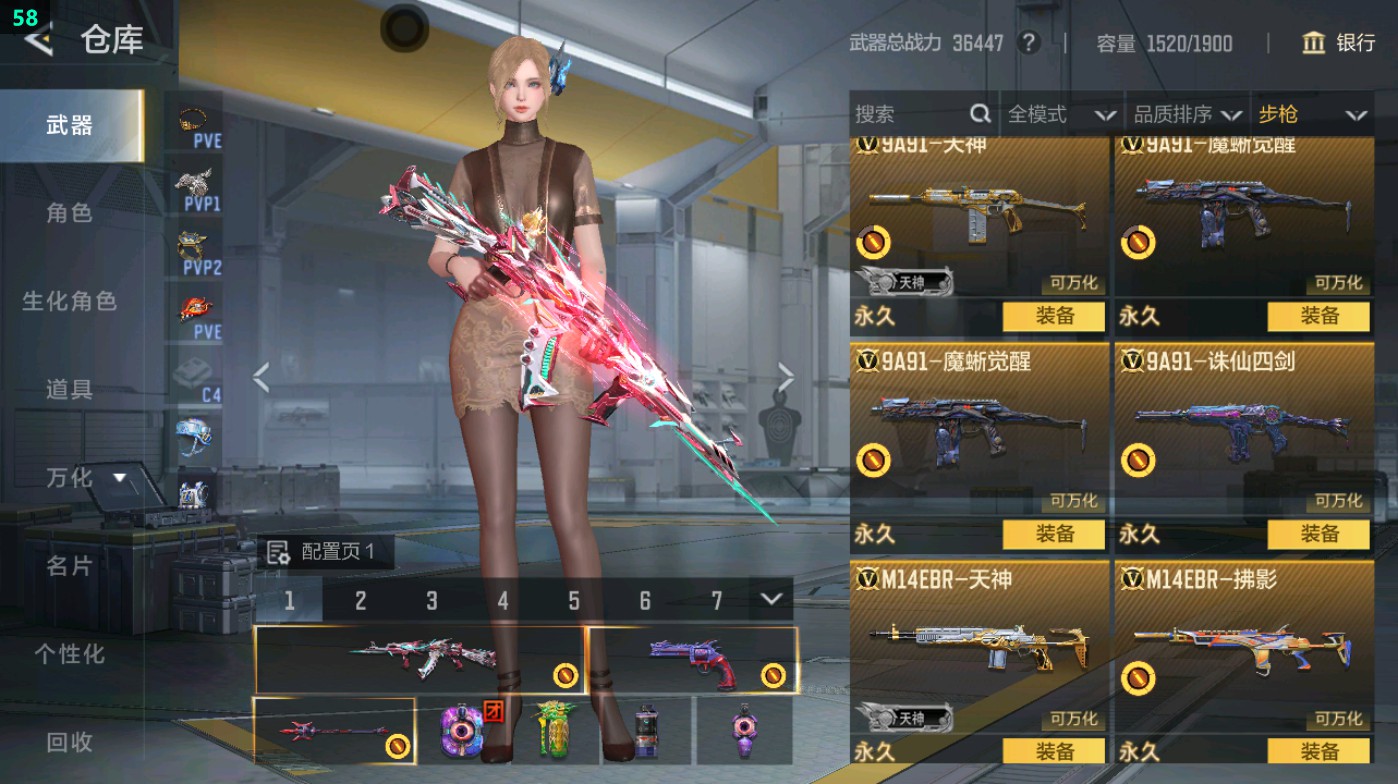Expand the 万化 menu entry
Screen dimensions: 1398x784
click(86, 478)
